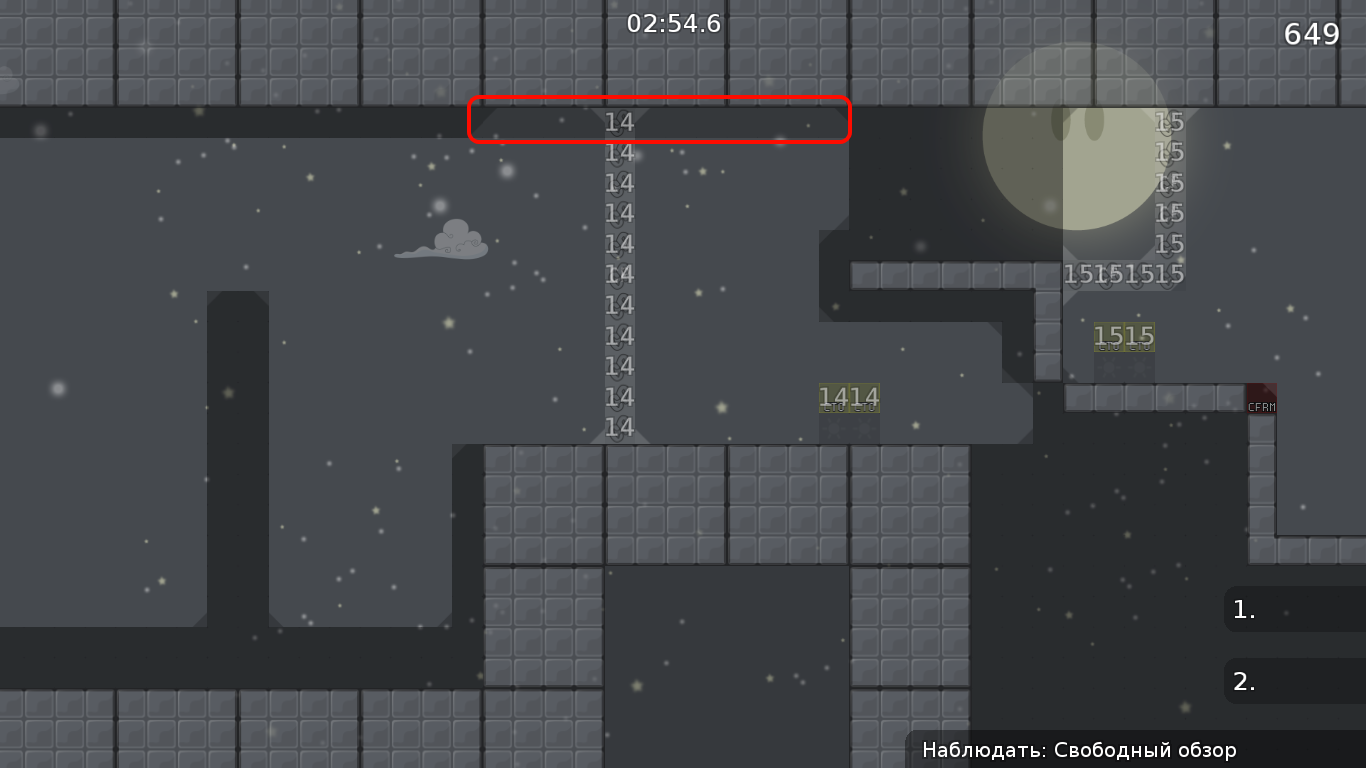
Task: Click the 02:54.6 race timer
Action: 675,24
